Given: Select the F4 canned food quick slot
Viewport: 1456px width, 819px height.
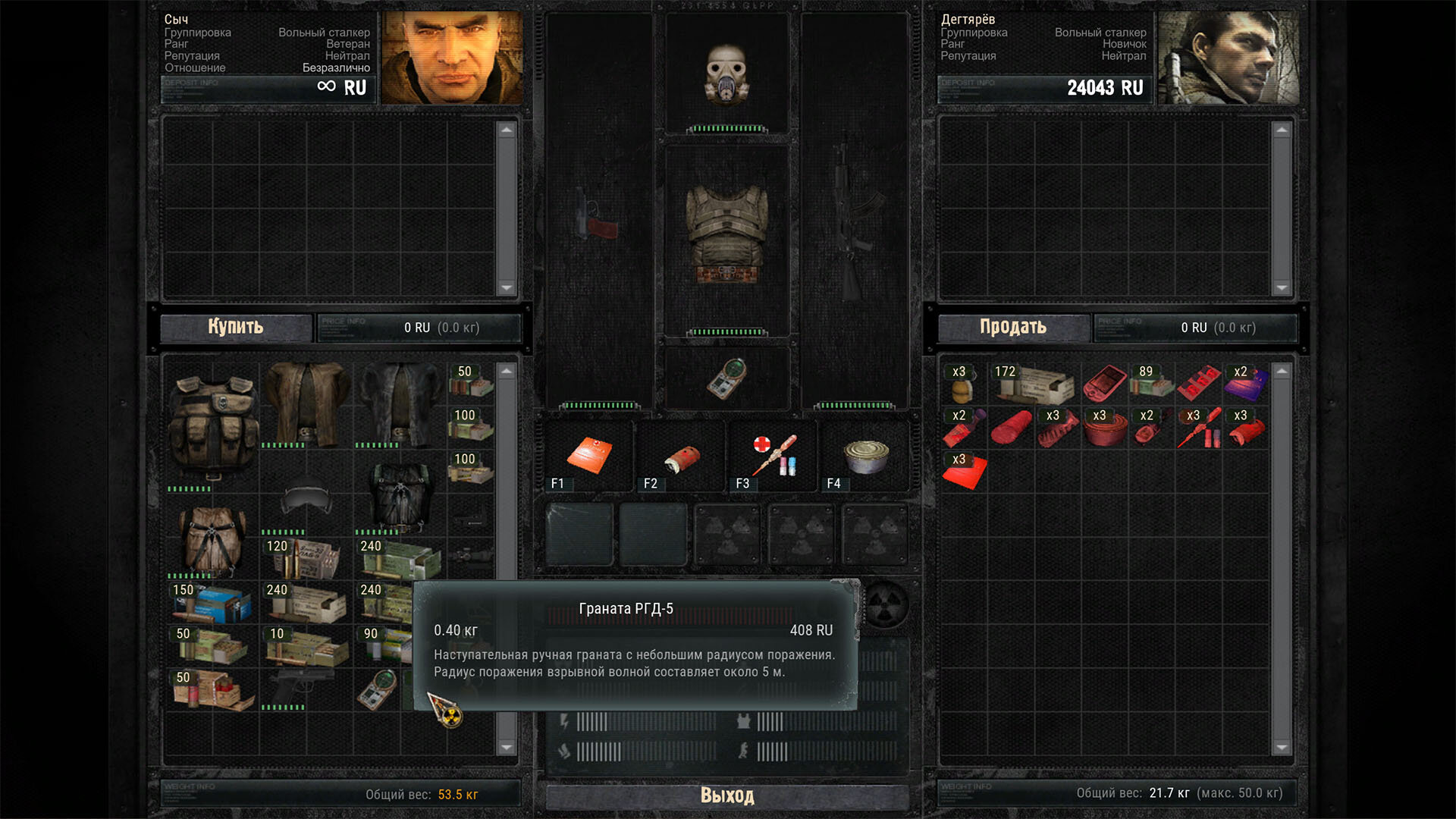Looking at the screenshot, I should (x=865, y=456).
